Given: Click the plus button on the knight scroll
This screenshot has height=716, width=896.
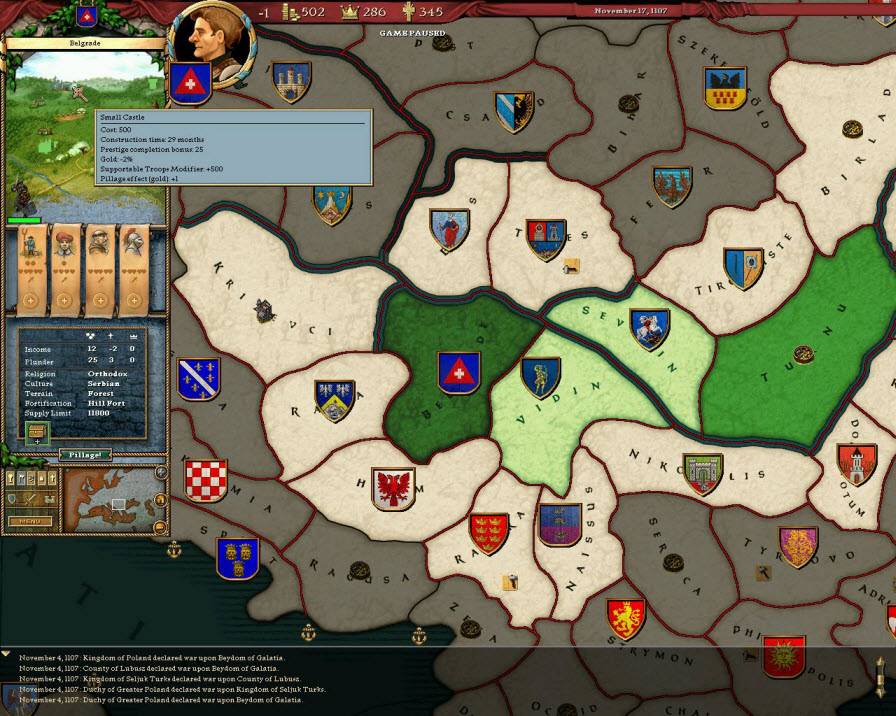Looking at the screenshot, I should click(x=133, y=300).
